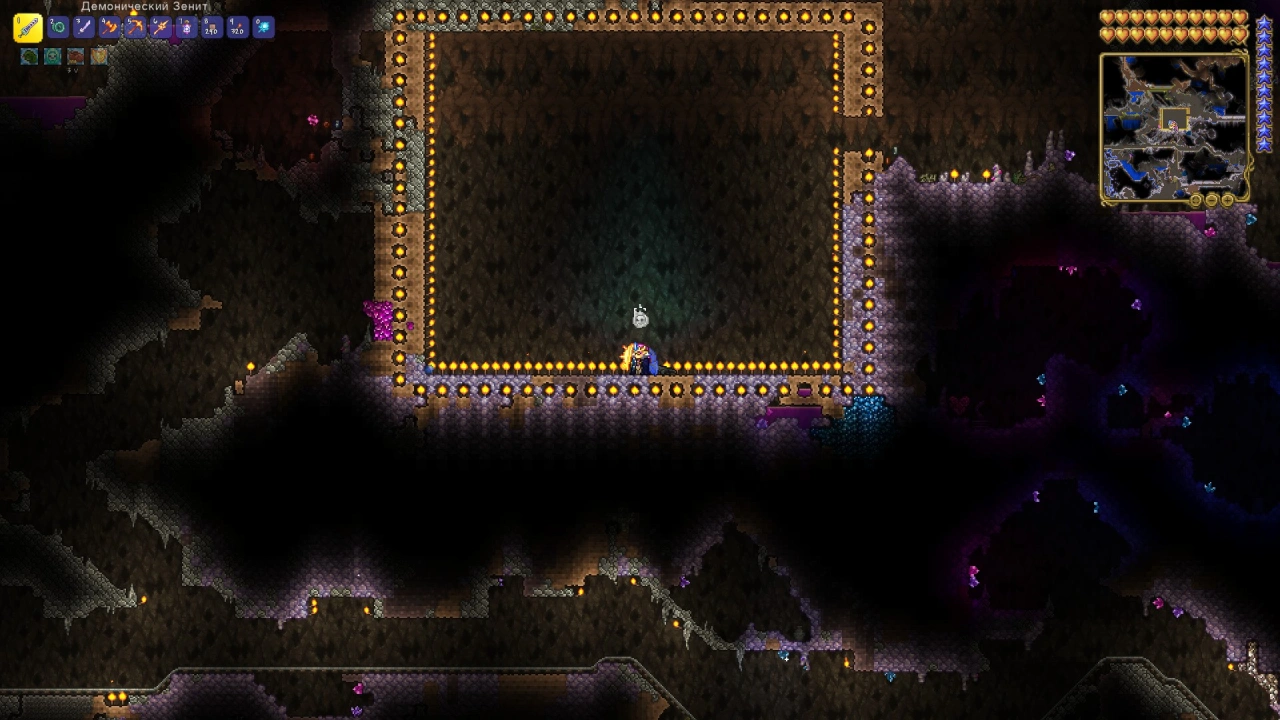Select the Zenith sword hotbar slot
The height and width of the screenshot is (720, 1280).
click(x=27, y=28)
